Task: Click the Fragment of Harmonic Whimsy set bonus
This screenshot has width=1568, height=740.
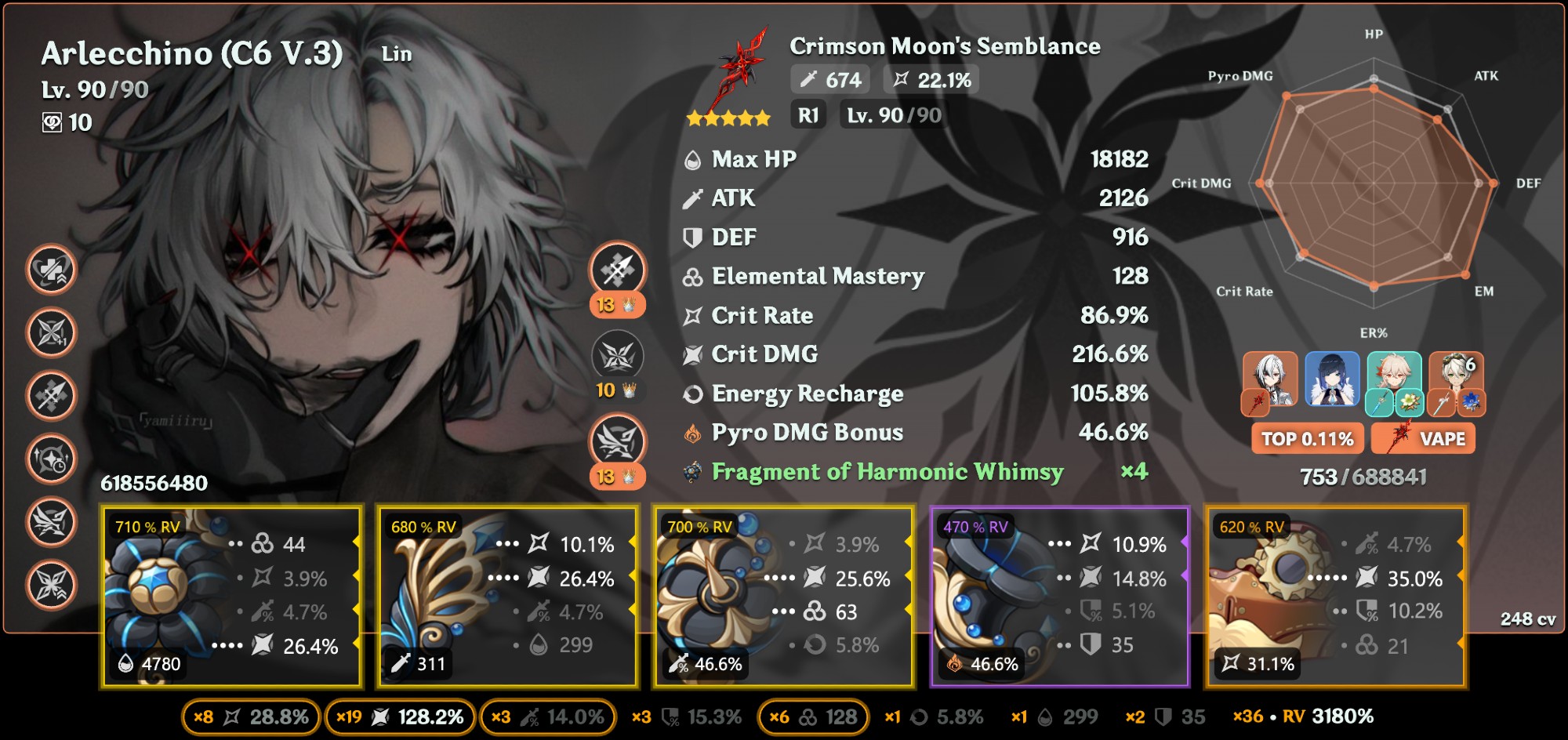Action: coord(886,472)
